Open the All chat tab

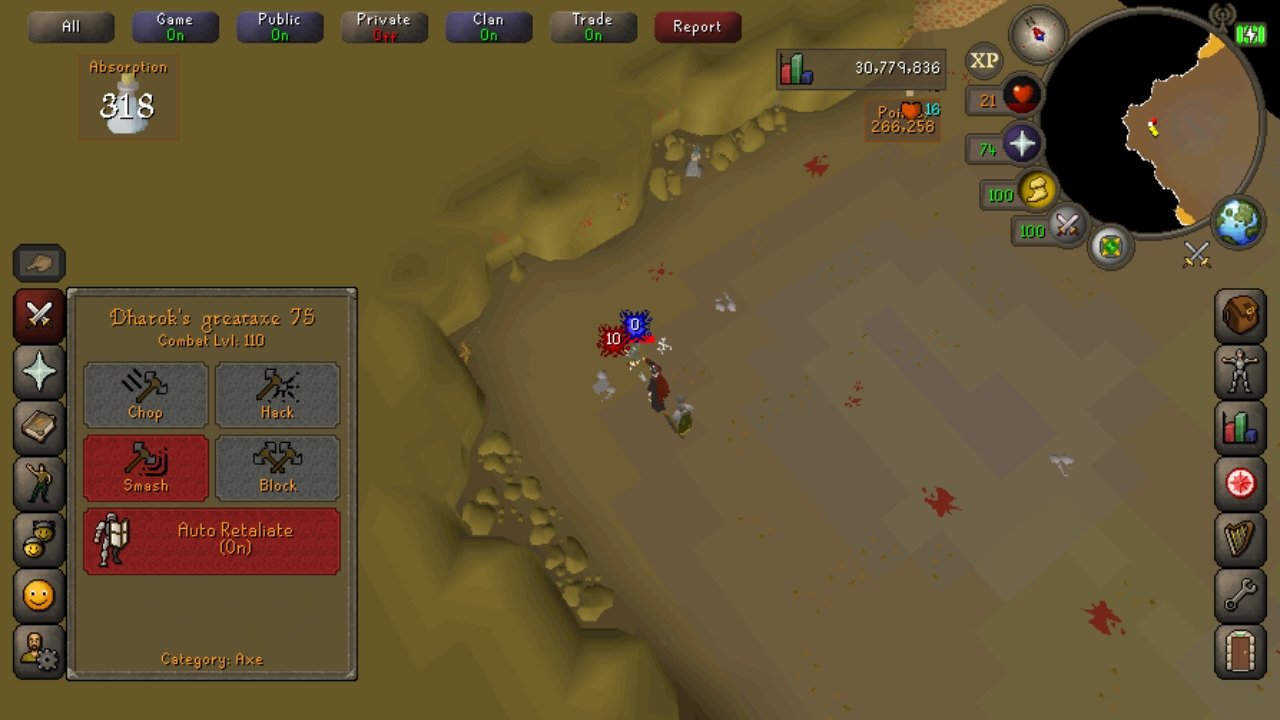tap(71, 27)
